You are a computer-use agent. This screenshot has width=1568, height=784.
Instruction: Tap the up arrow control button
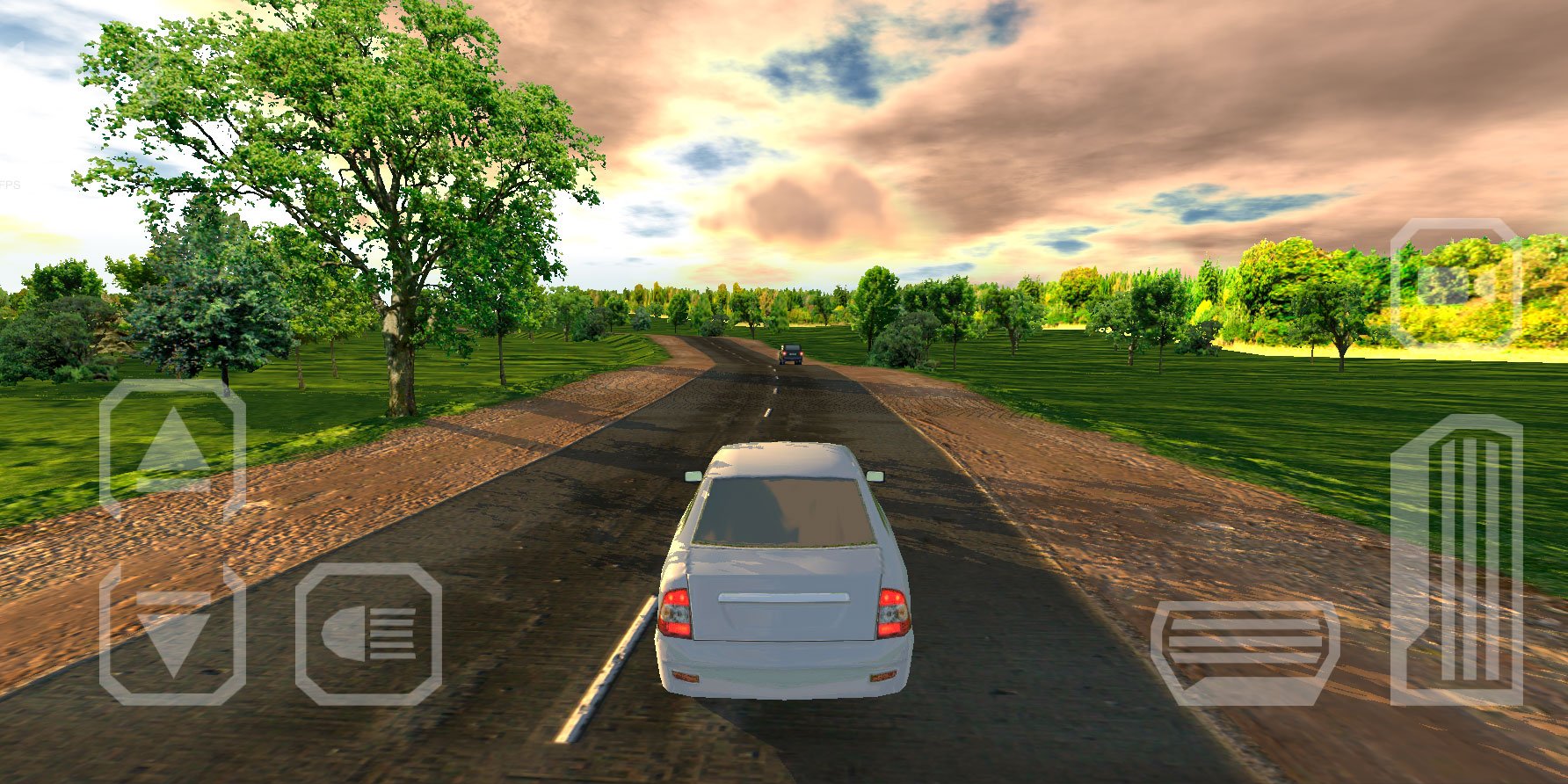[x=172, y=448]
